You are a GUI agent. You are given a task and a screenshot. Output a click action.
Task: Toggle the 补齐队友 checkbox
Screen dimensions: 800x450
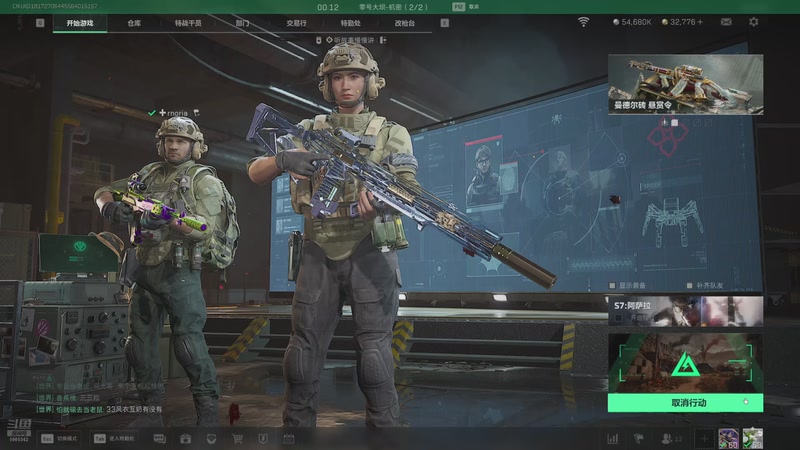690,285
